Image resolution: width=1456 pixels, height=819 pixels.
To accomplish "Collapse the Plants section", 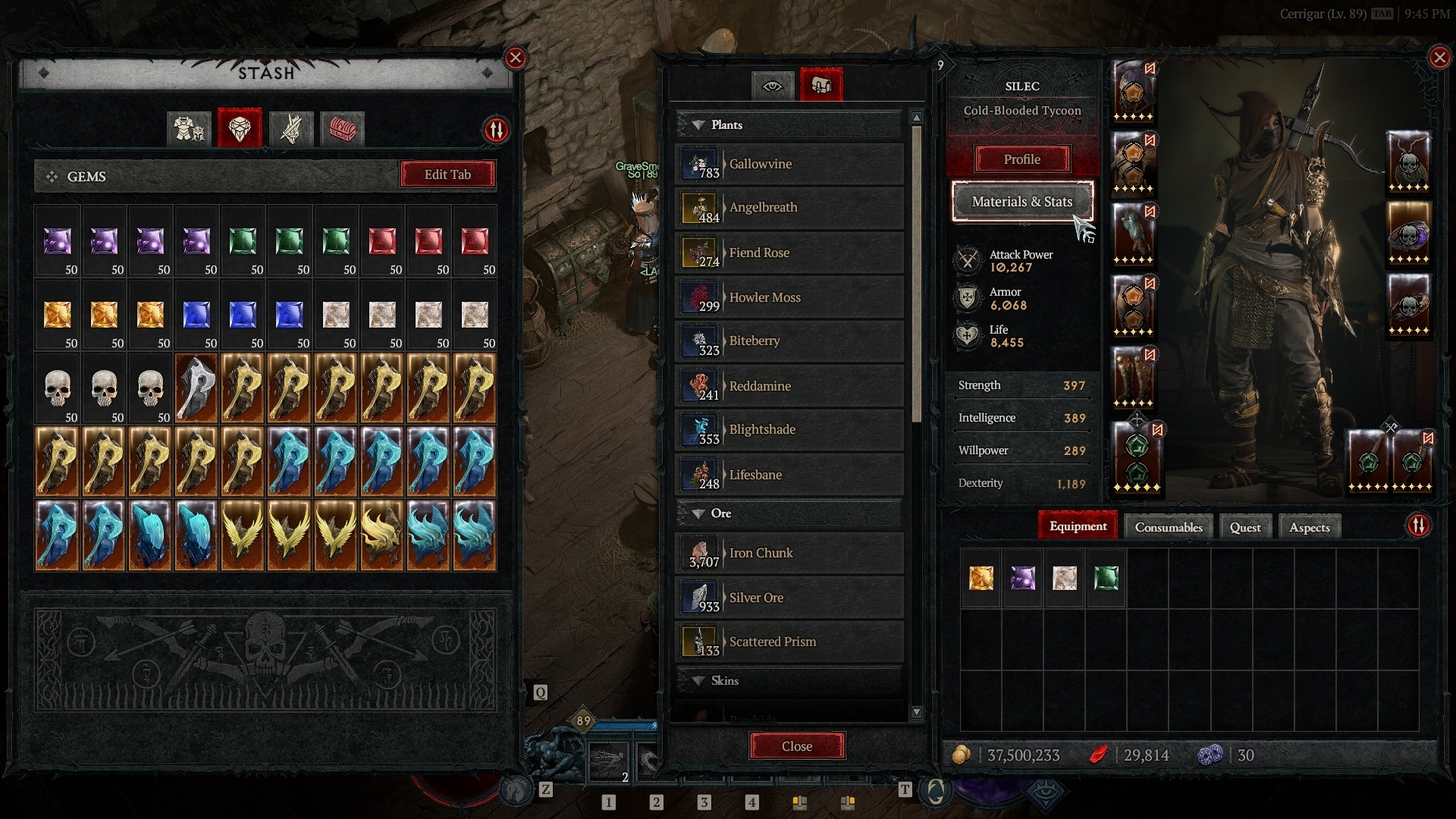I will [x=698, y=124].
